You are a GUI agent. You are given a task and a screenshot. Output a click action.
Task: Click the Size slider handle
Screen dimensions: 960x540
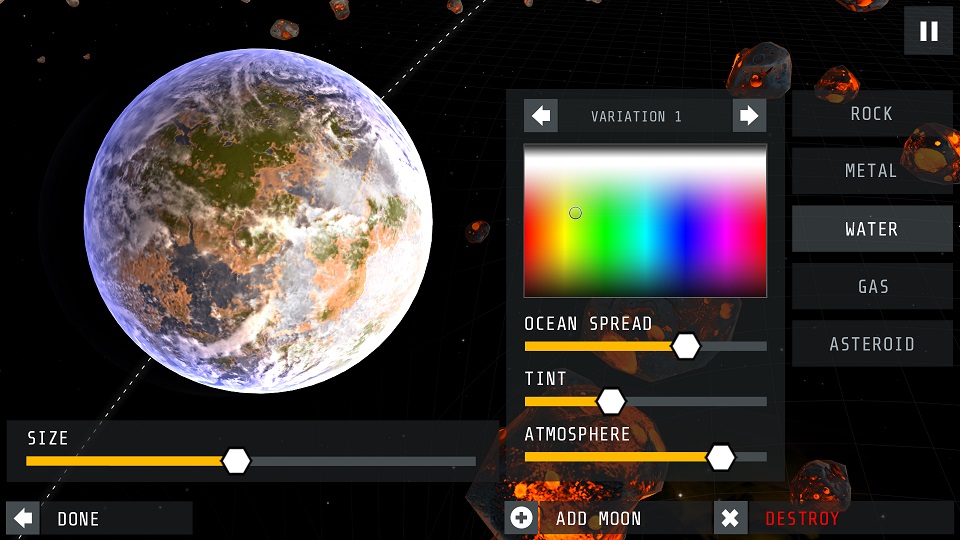click(x=236, y=461)
